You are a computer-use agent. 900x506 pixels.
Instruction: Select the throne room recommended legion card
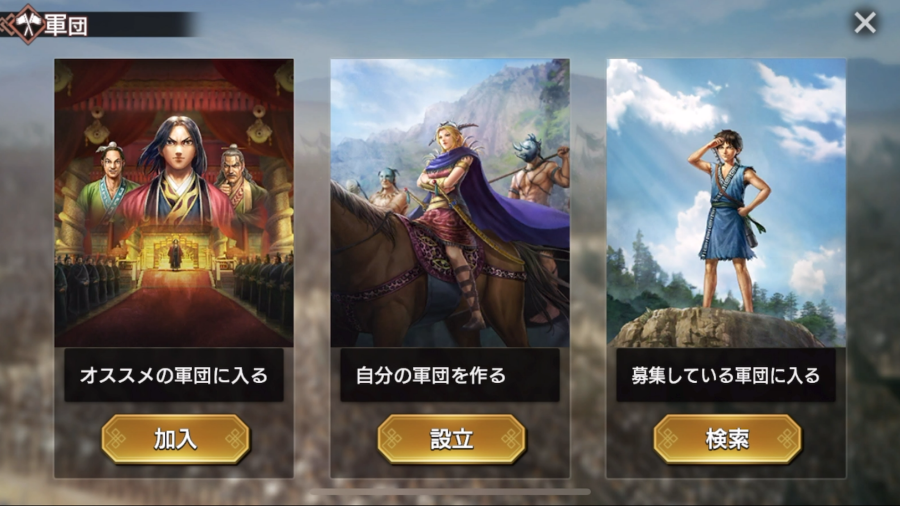tap(174, 203)
